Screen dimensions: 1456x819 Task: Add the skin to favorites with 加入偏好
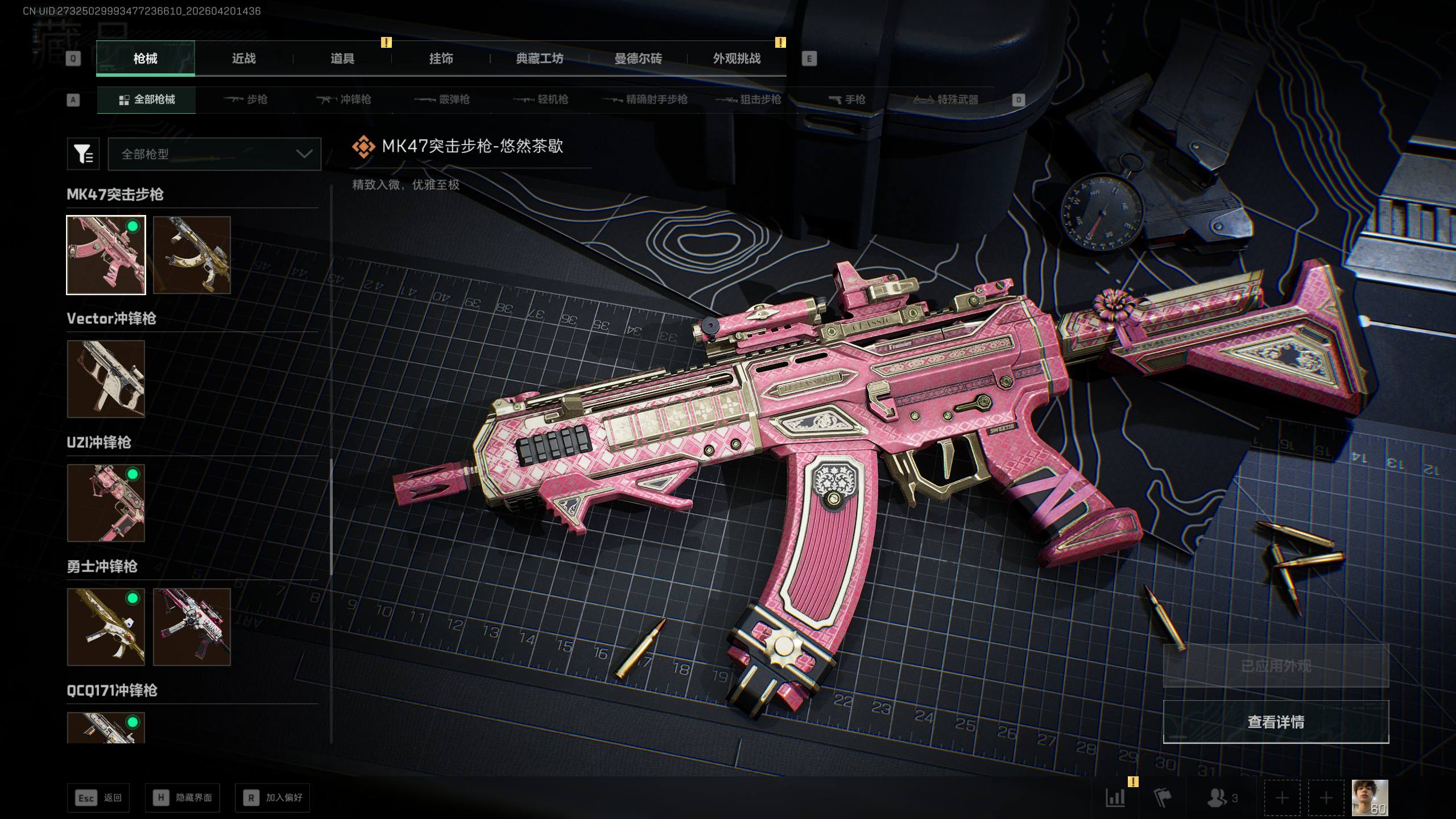click(272, 798)
